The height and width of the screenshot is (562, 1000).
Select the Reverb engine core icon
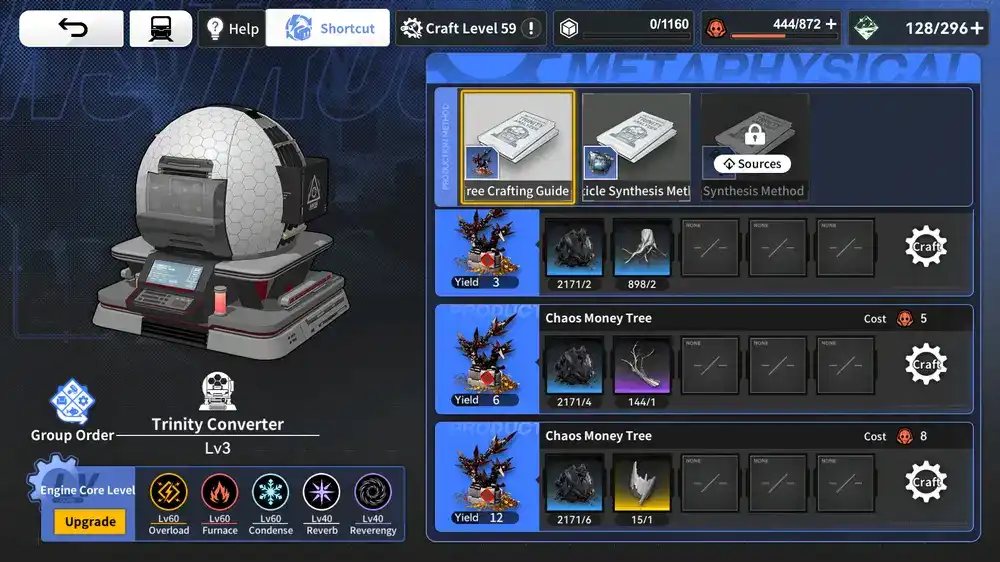(x=321, y=494)
